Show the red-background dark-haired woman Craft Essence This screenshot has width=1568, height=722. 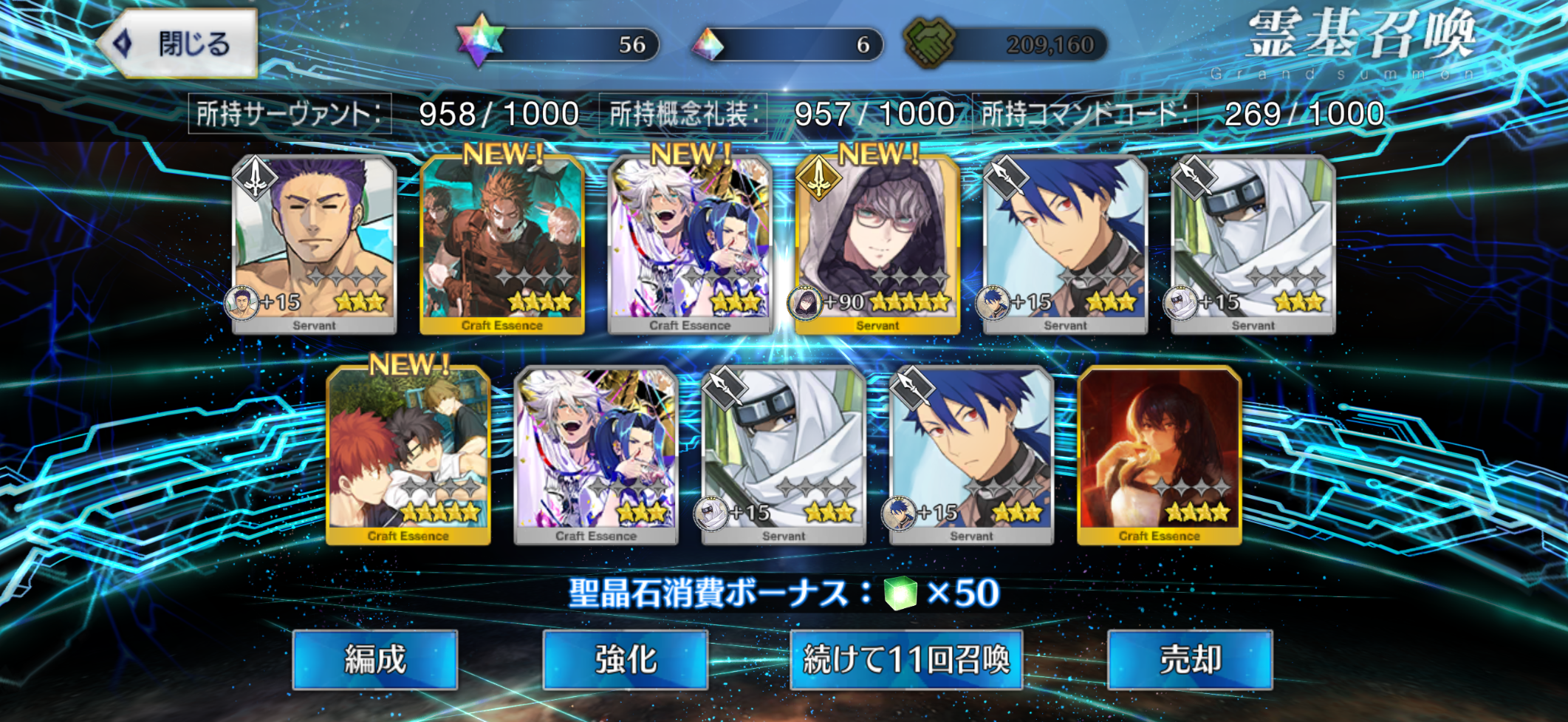coord(1159,454)
